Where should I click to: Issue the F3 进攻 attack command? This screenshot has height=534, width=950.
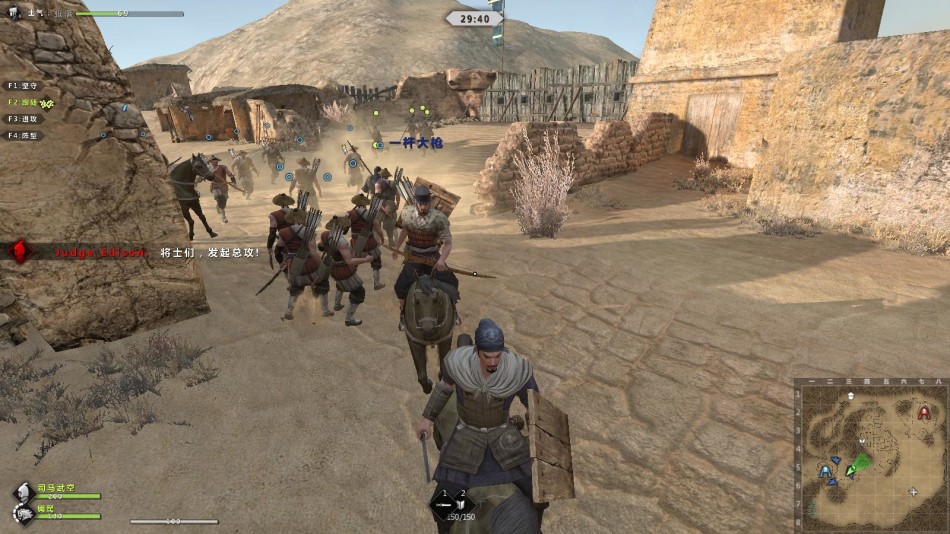click(24, 119)
